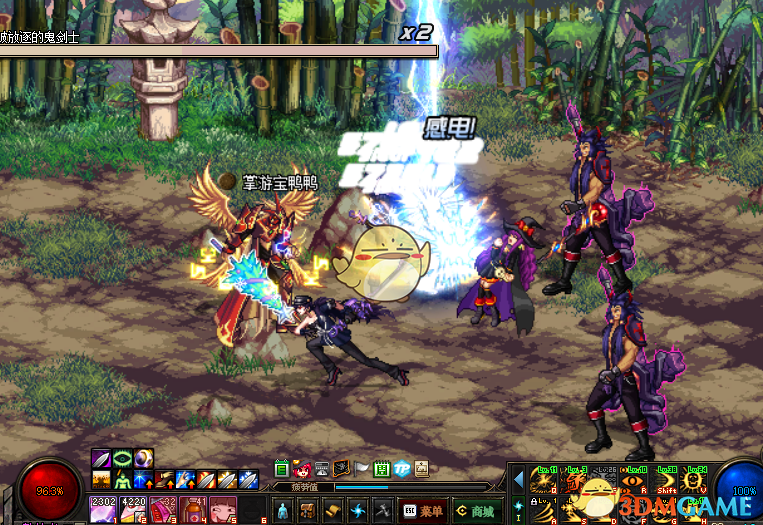Use the red potion bottle in slot 4

coord(192,509)
